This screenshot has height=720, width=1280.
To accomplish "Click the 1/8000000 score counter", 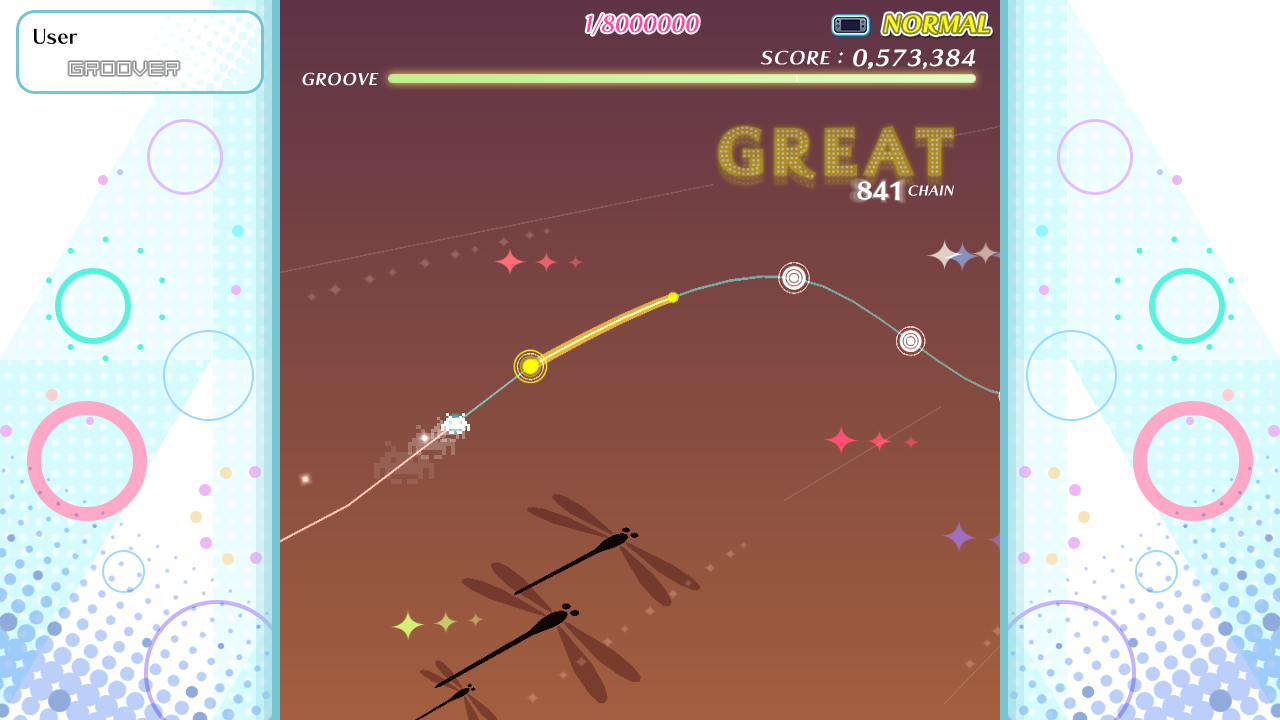I will click(645, 21).
